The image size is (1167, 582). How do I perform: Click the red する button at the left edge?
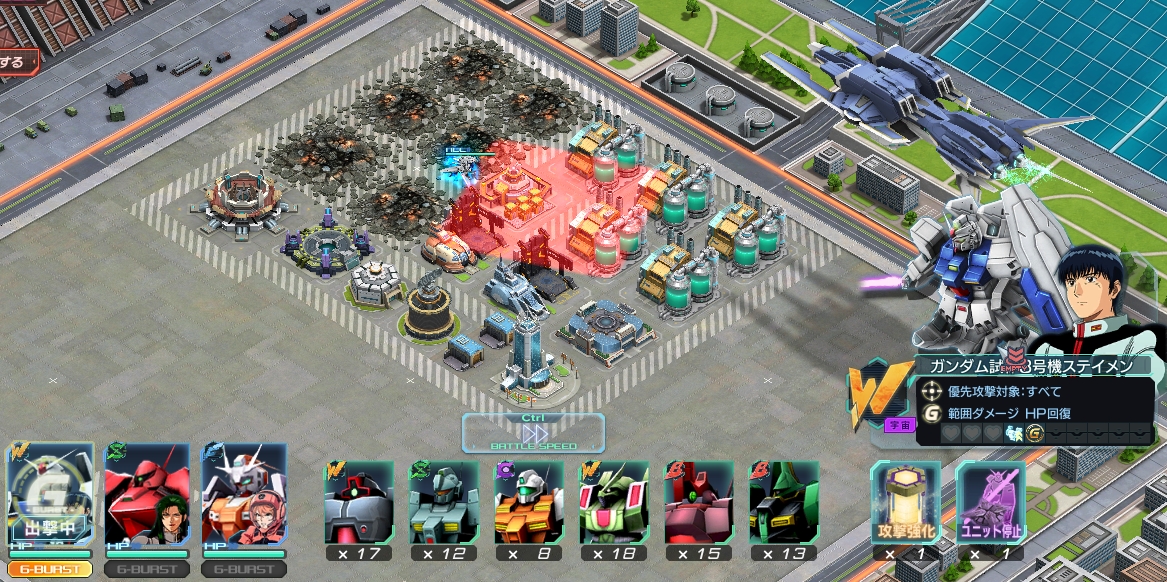pyautogui.click(x=17, y=62)
